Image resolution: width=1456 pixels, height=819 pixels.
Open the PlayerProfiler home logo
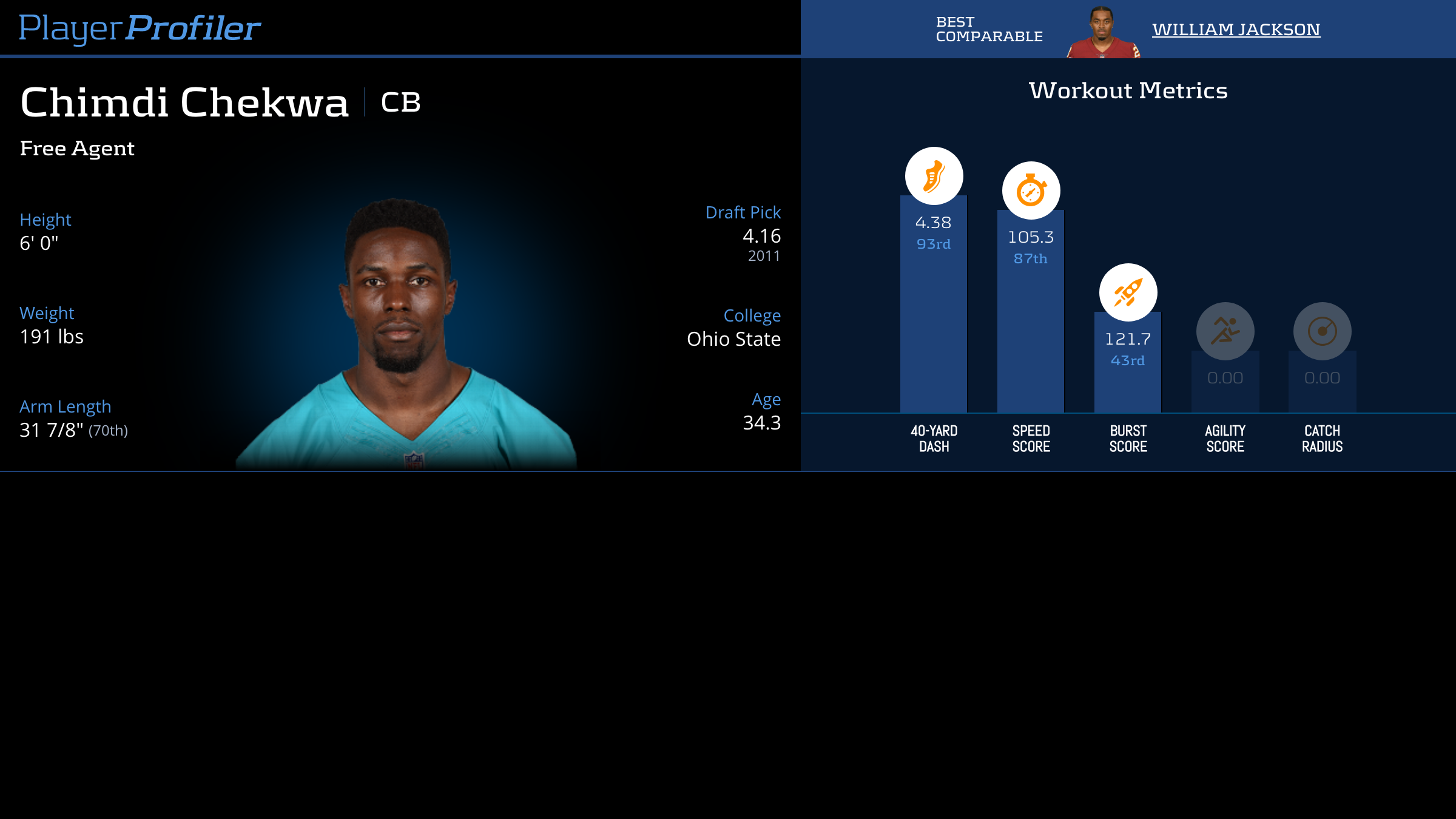coord(140,29)
